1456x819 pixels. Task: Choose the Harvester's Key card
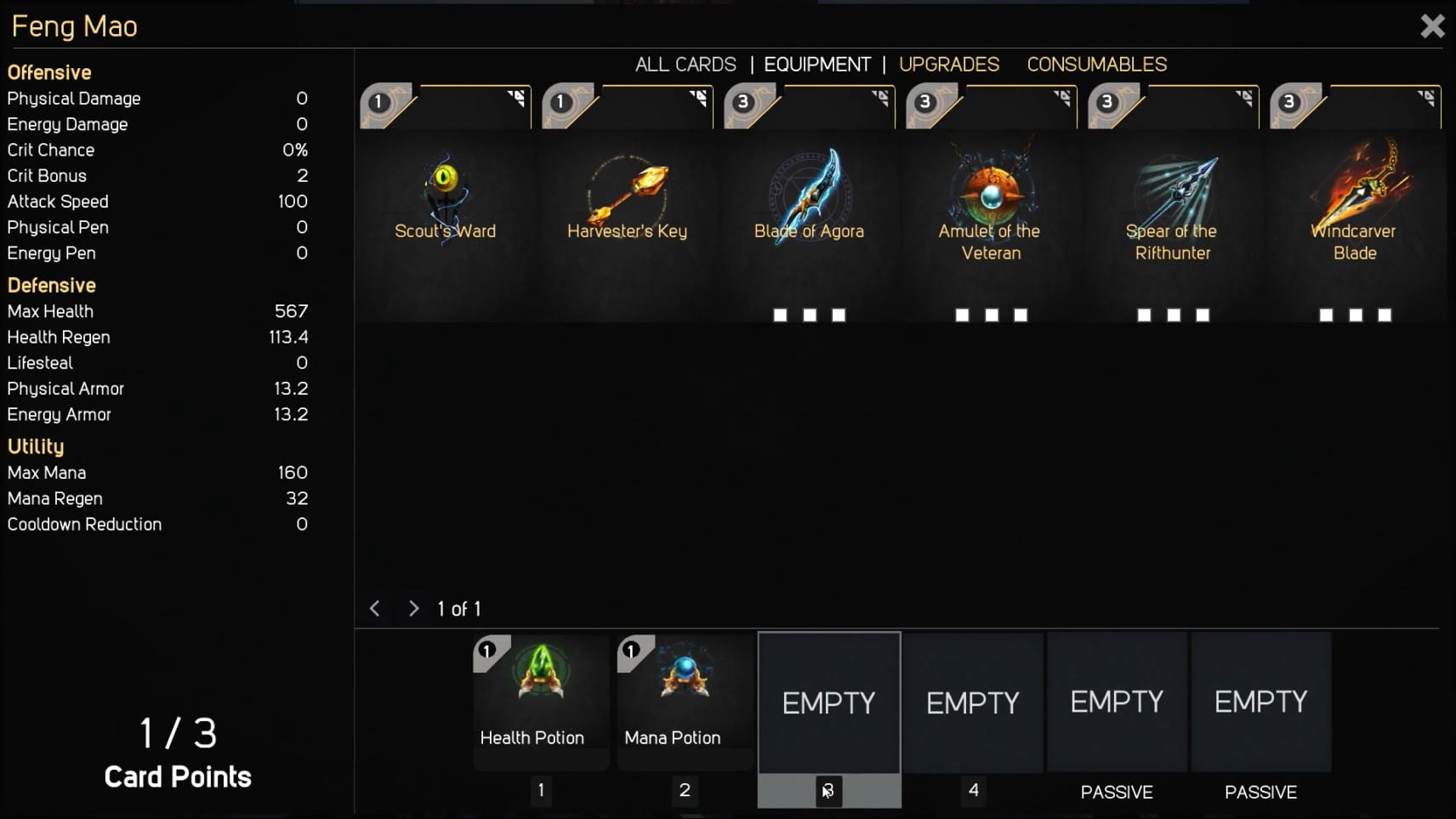coord(627,204)
